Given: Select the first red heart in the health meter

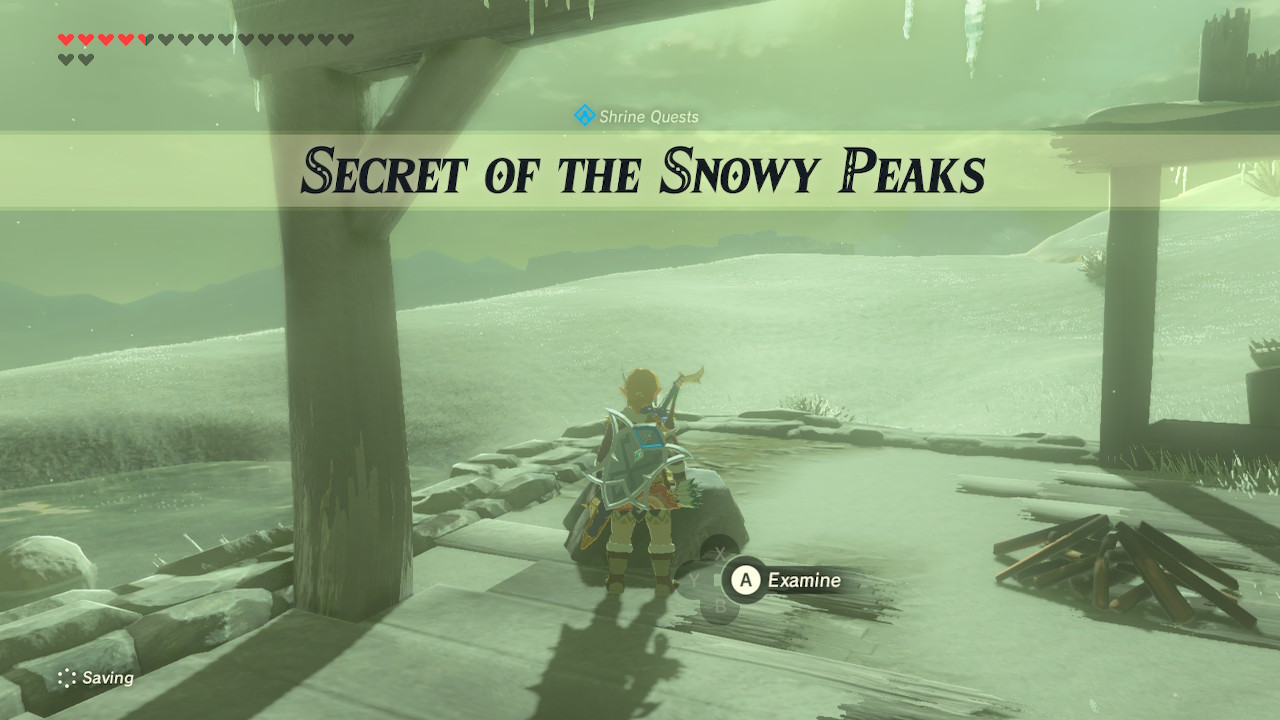Looking at the screenshot, I should 66,39.
